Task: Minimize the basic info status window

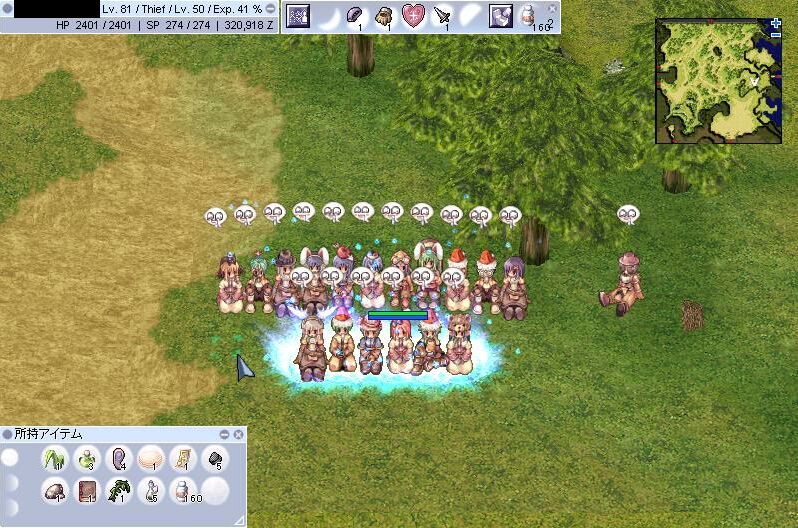Action: [270, 8]
